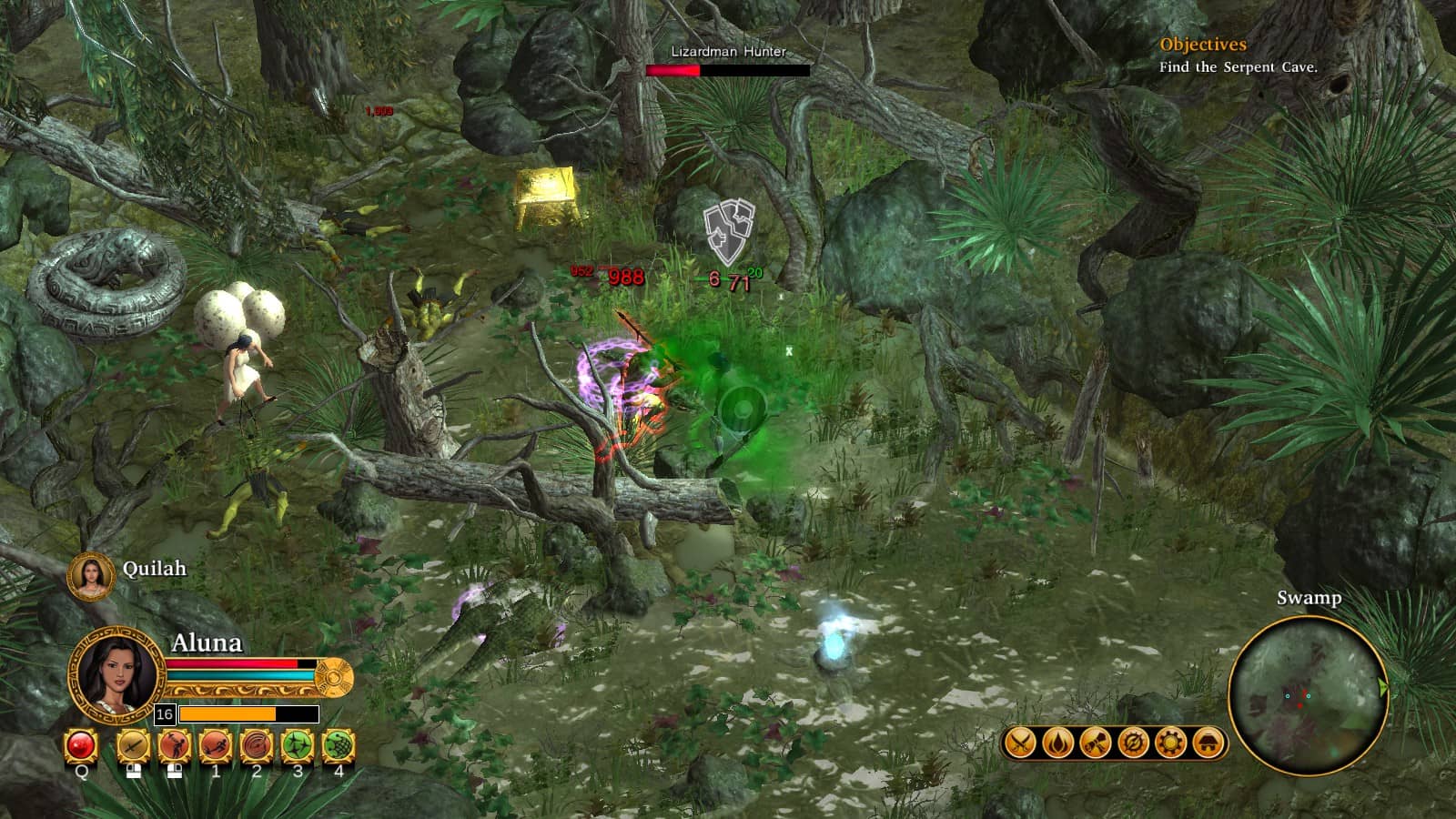This screenshot has width=1456, height=819.
Task: Click the Swamp minimap
Action: coord(1308,696)
